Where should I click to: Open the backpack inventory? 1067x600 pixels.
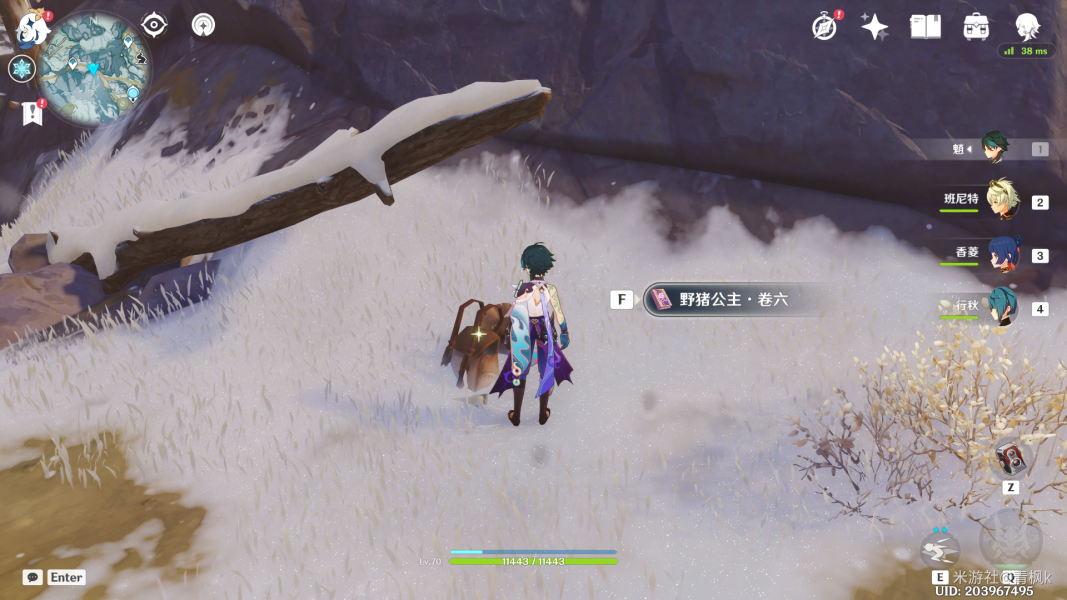click(976, 27)
